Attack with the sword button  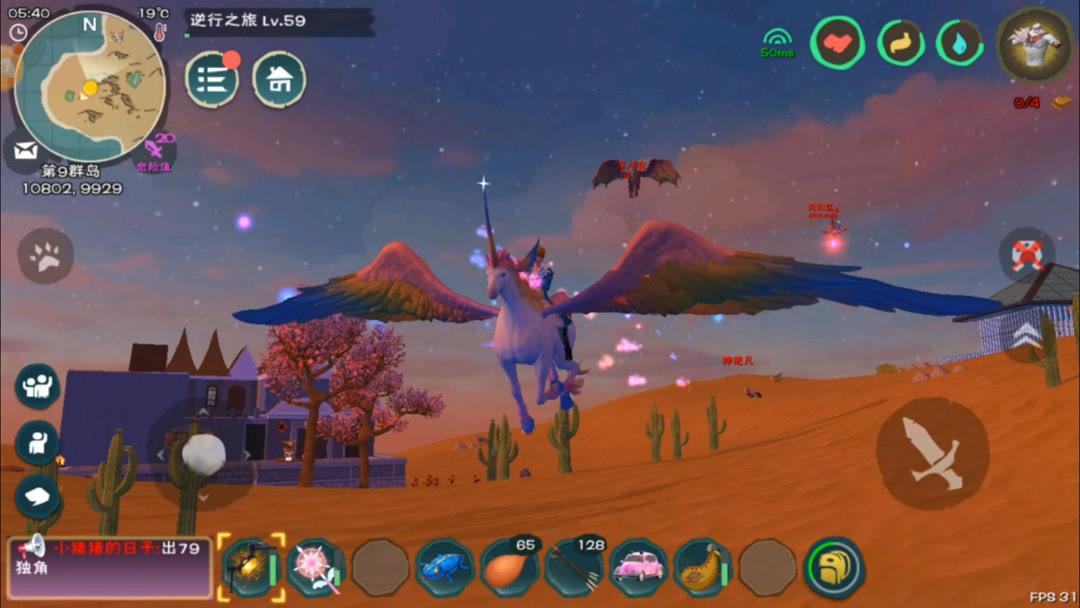[x=932, y=453]
